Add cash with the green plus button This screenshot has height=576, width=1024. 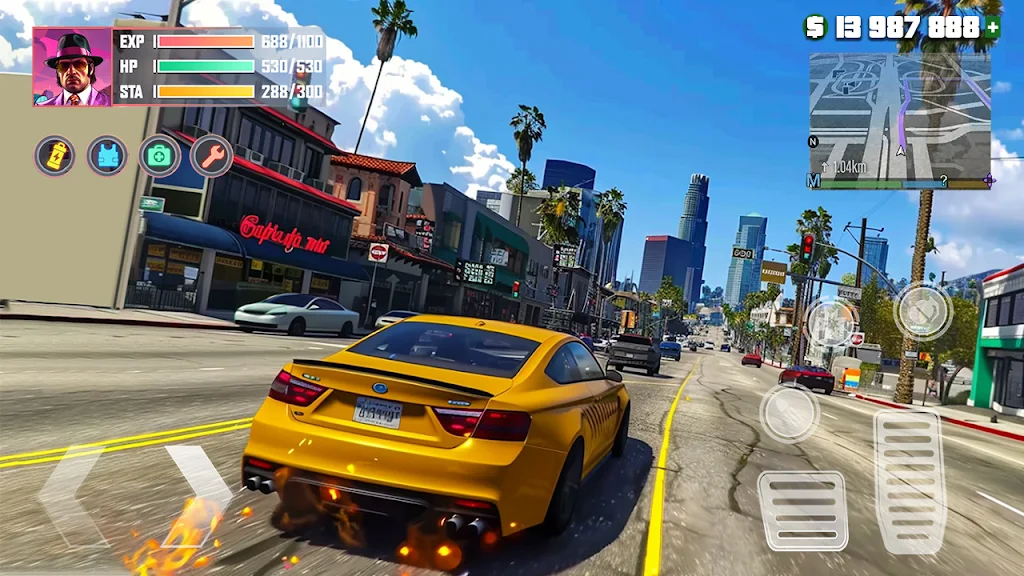click(992, 28)
